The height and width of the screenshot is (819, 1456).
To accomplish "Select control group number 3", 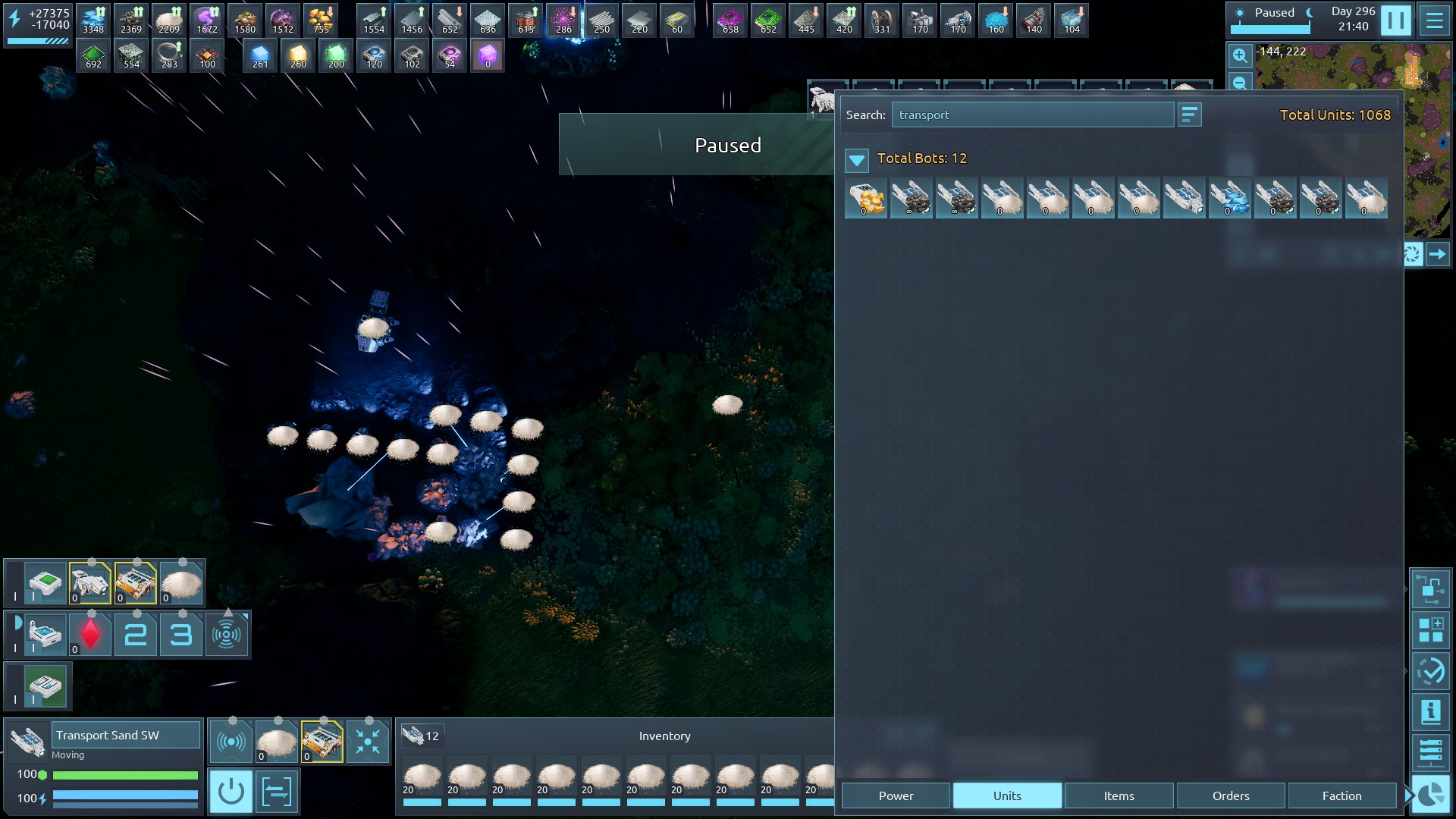I will [x=180, y=635].
